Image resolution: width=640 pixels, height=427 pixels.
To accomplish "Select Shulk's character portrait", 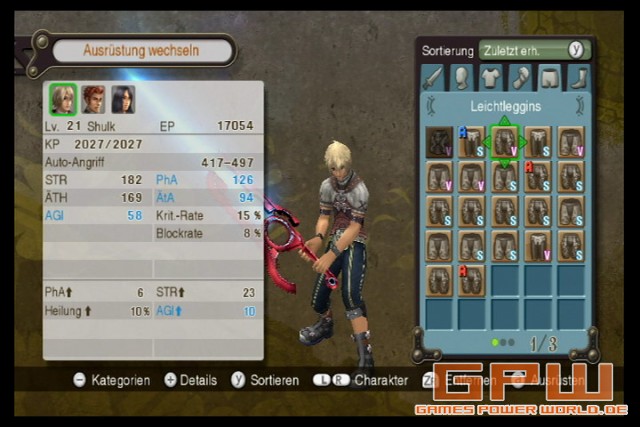I will (x=63, y=99).
